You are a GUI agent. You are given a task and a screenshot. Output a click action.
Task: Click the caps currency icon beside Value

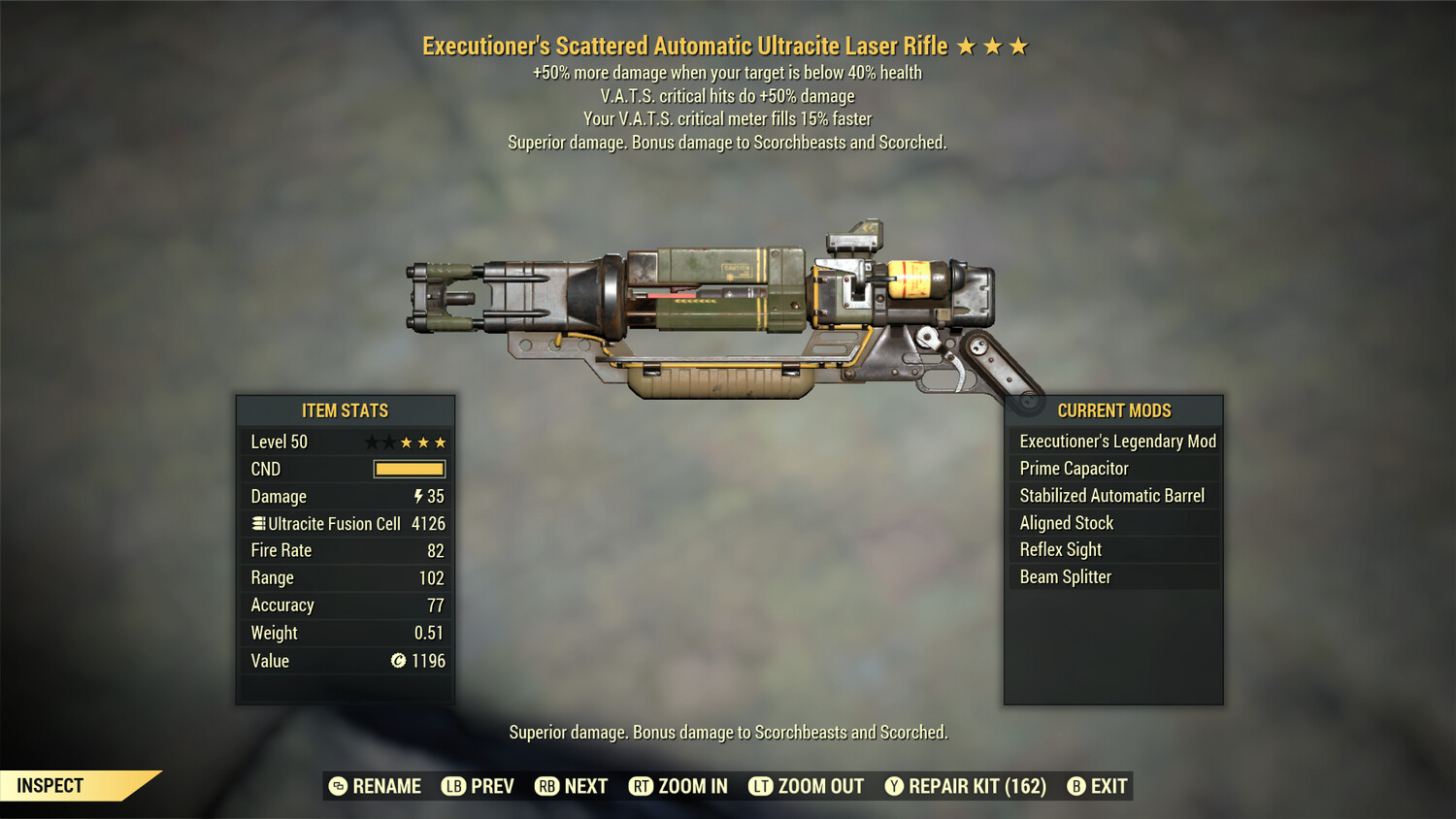397,661
